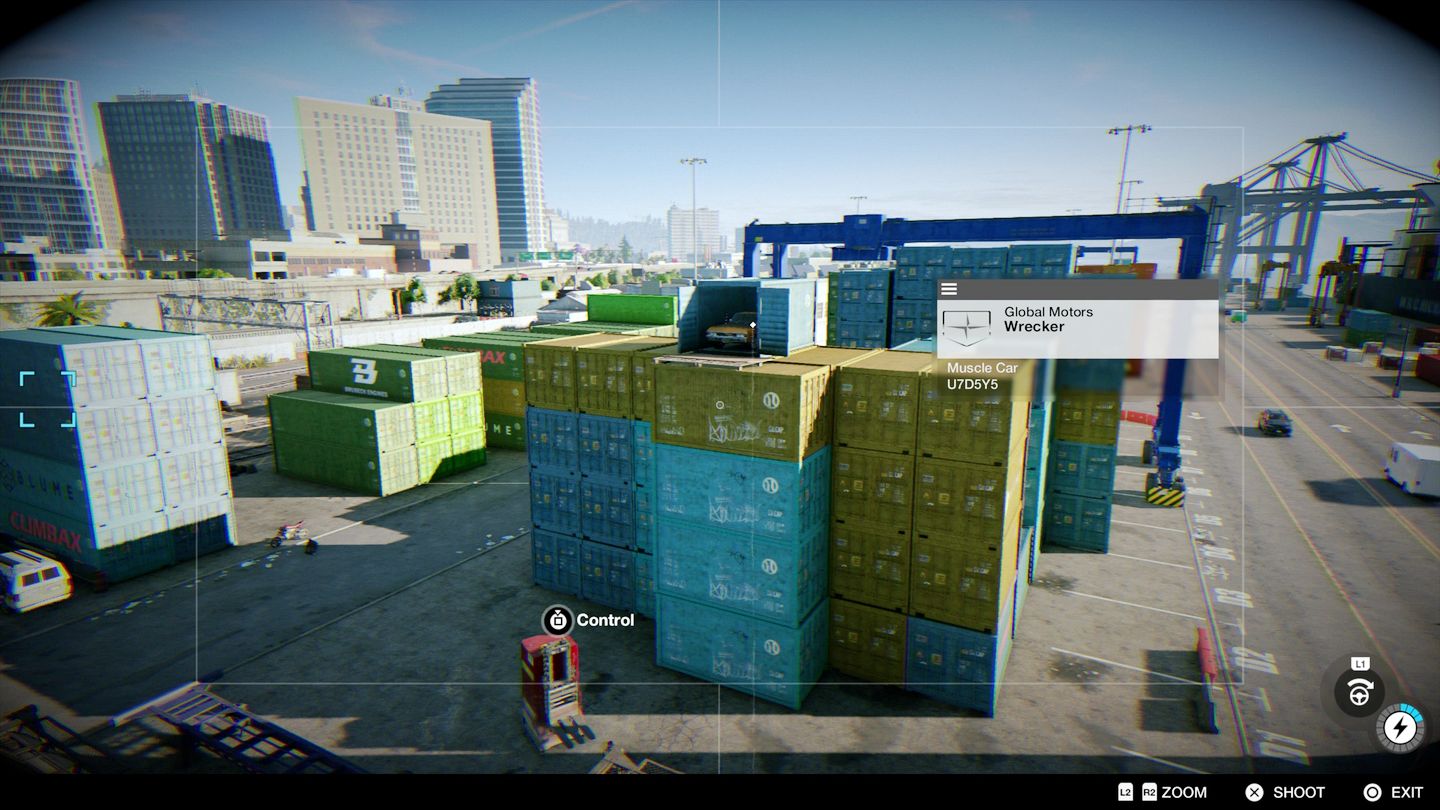Screen dimensions: 1440x810
Task: Open the hamburger menu on vehicle panel
Action: [x=948, y=288]
